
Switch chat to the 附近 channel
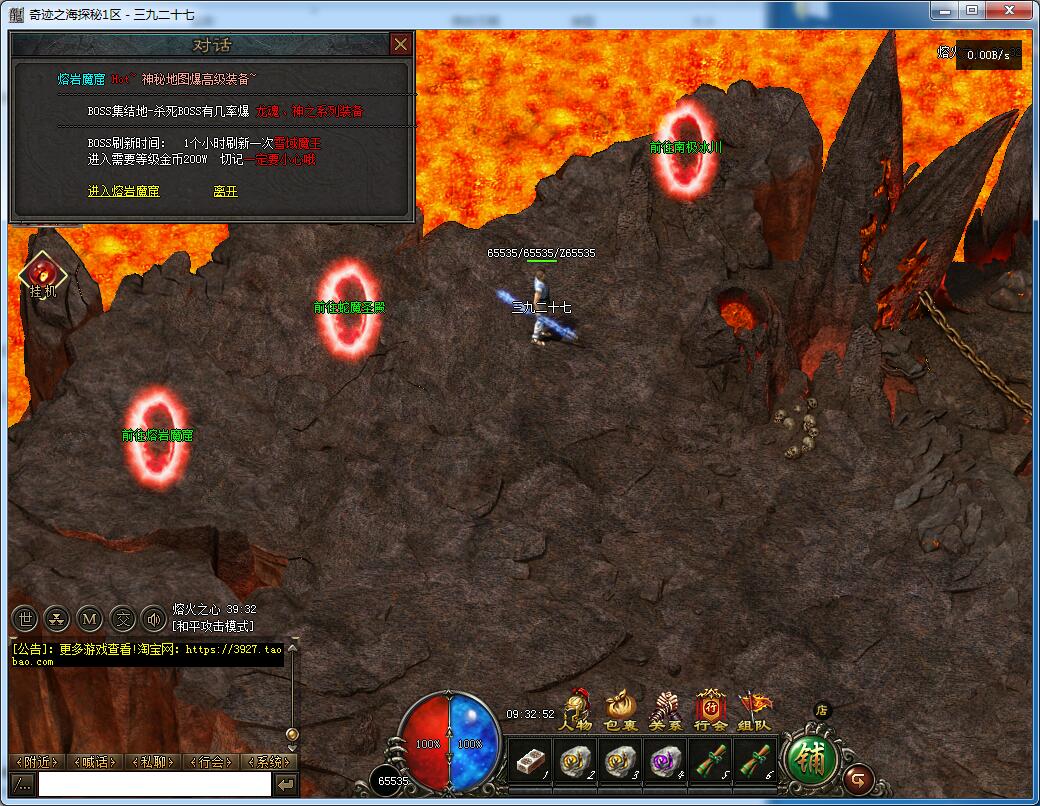(39, 762)
